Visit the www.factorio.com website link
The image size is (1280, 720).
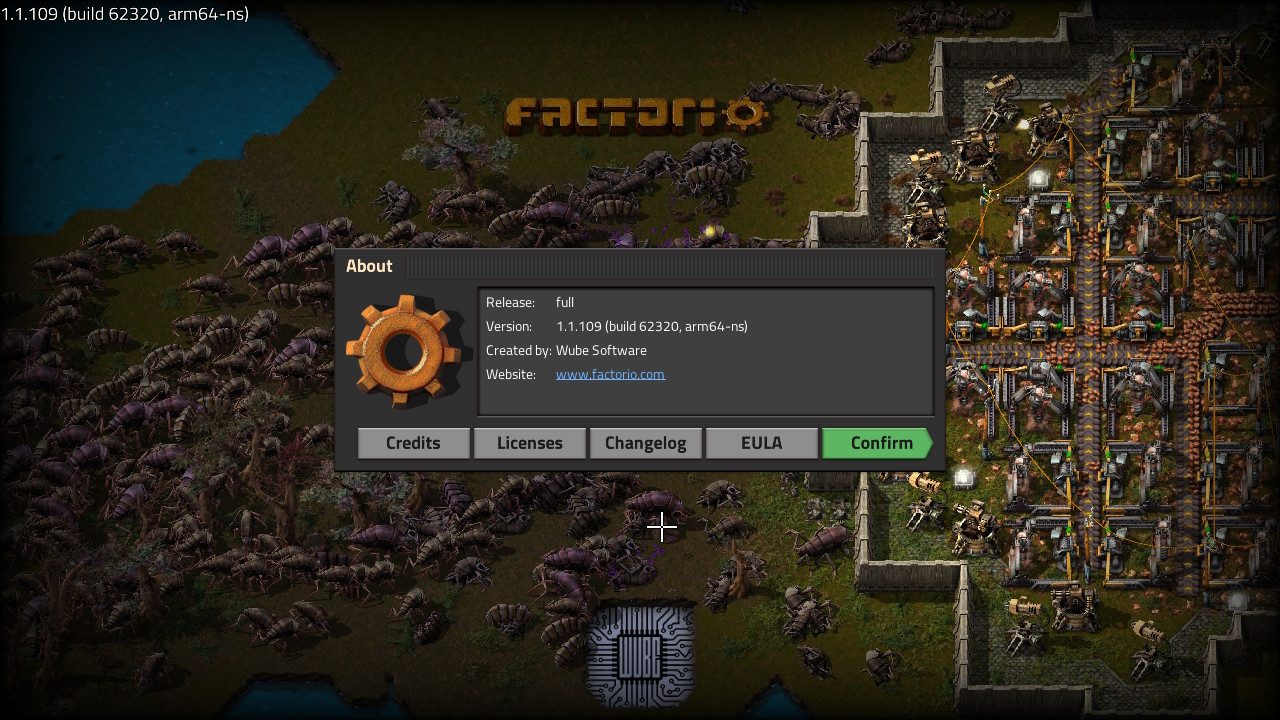[610, 374]
